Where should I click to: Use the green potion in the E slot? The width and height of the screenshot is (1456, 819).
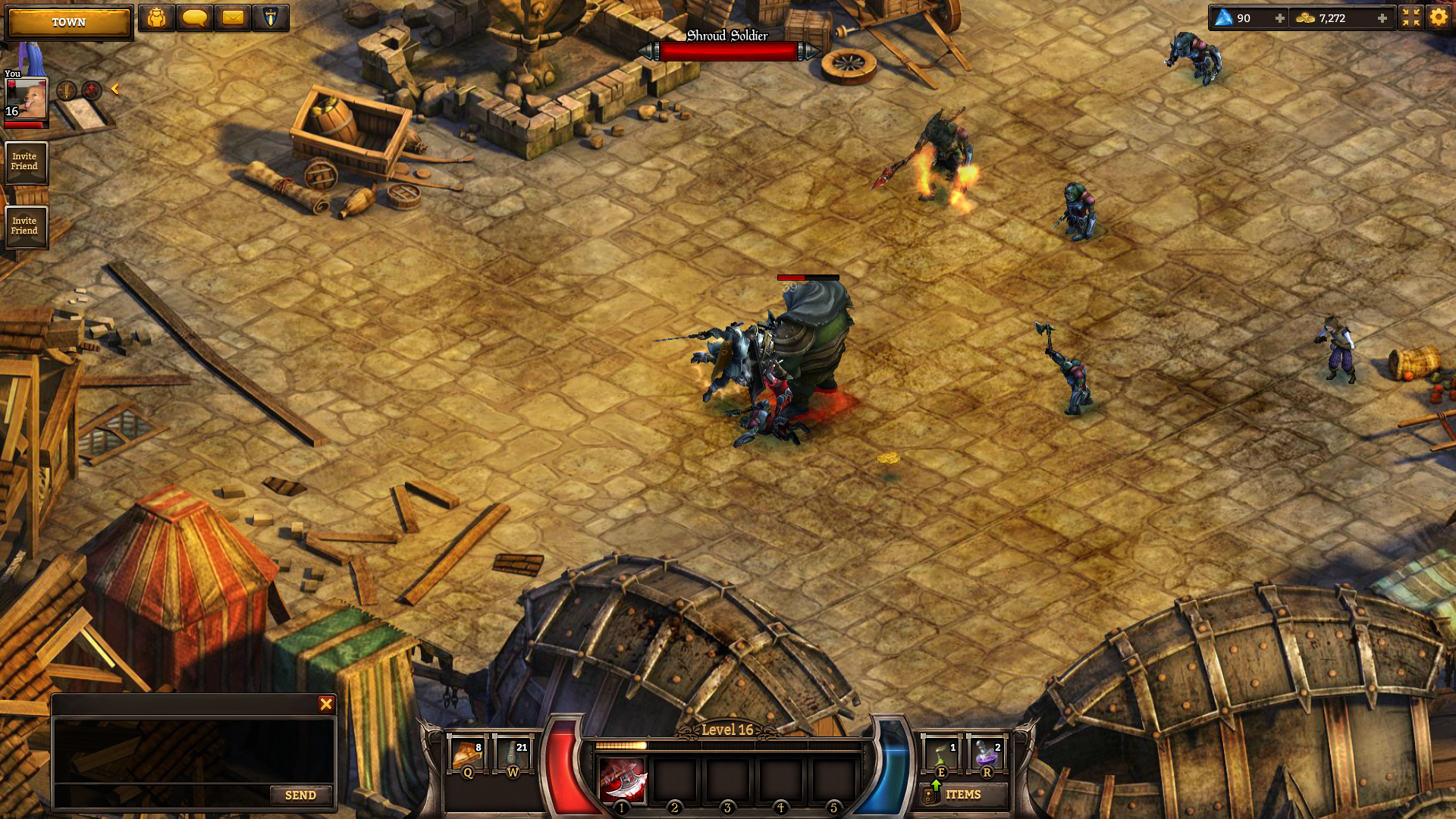(x=941, y=755)
